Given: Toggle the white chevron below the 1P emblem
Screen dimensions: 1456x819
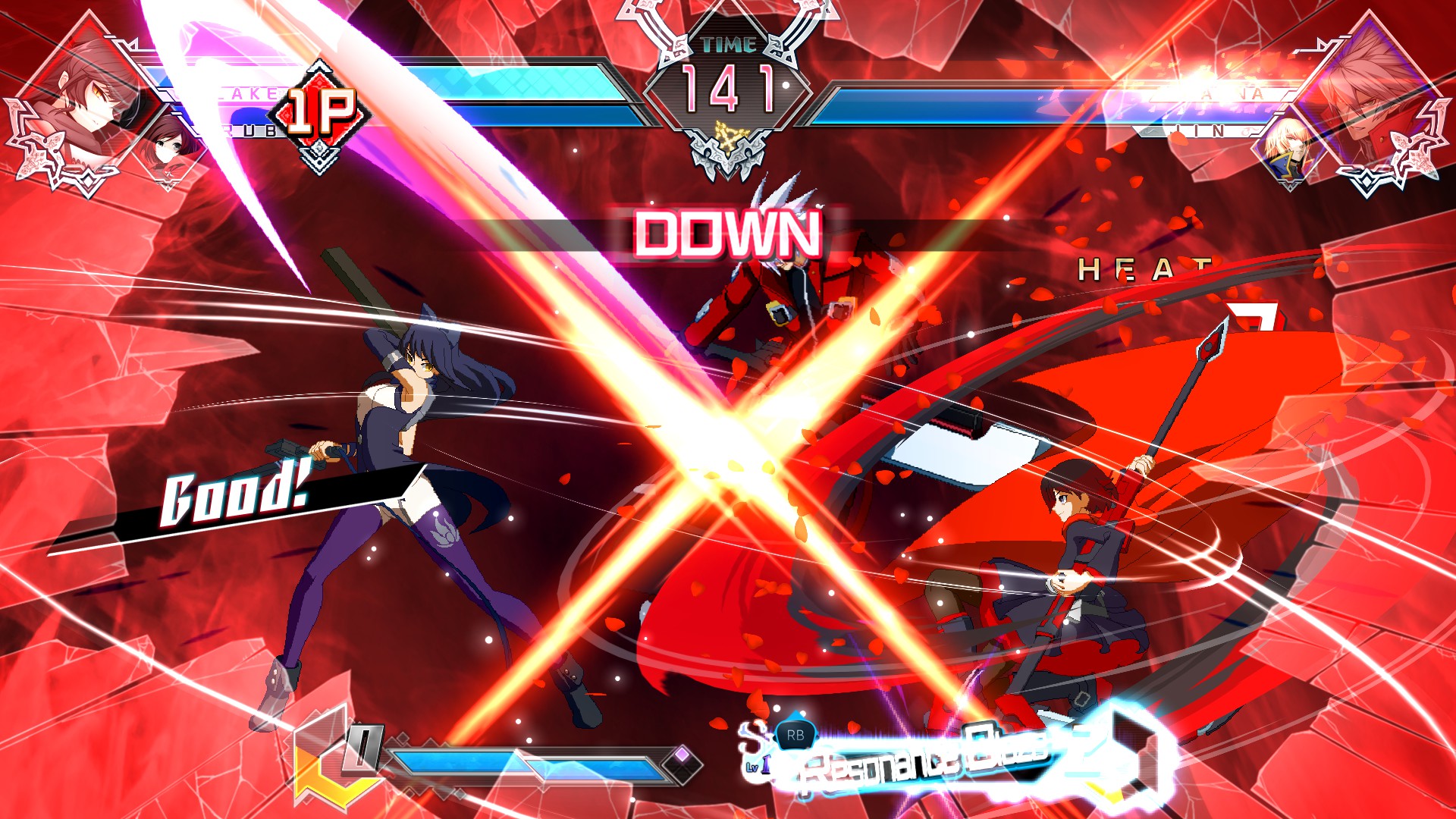Looking at the screenshot, I should (x=320, y=158).
